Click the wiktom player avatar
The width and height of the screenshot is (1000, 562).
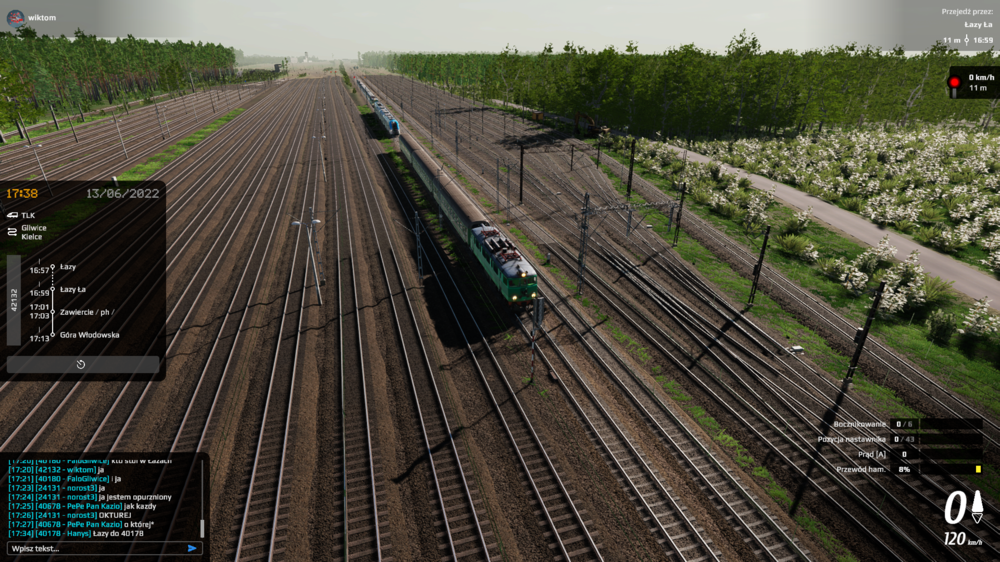coord(15,17)
